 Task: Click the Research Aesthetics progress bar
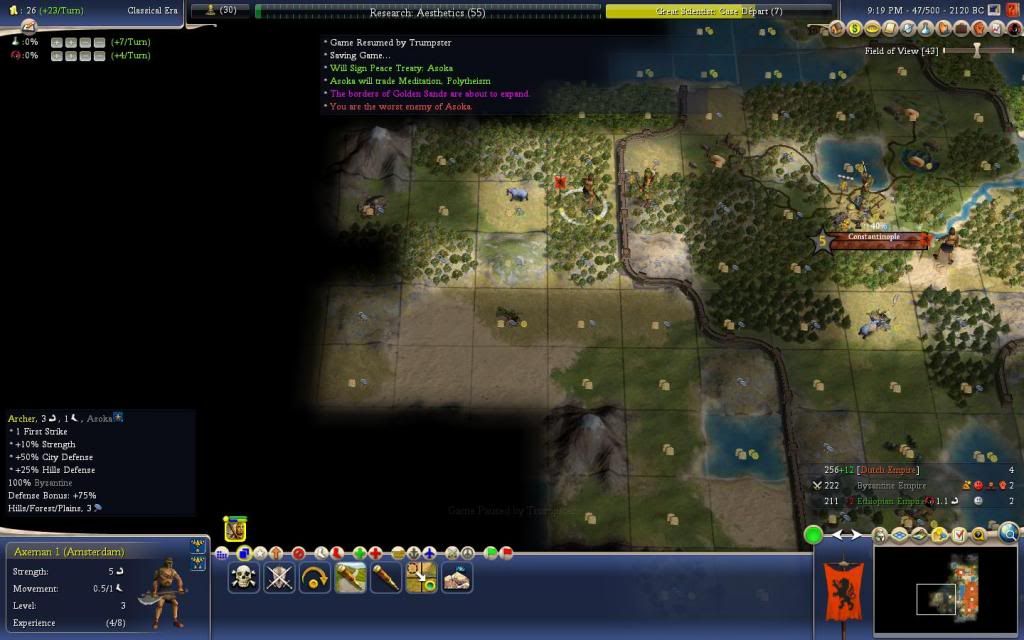coord(428,12)
